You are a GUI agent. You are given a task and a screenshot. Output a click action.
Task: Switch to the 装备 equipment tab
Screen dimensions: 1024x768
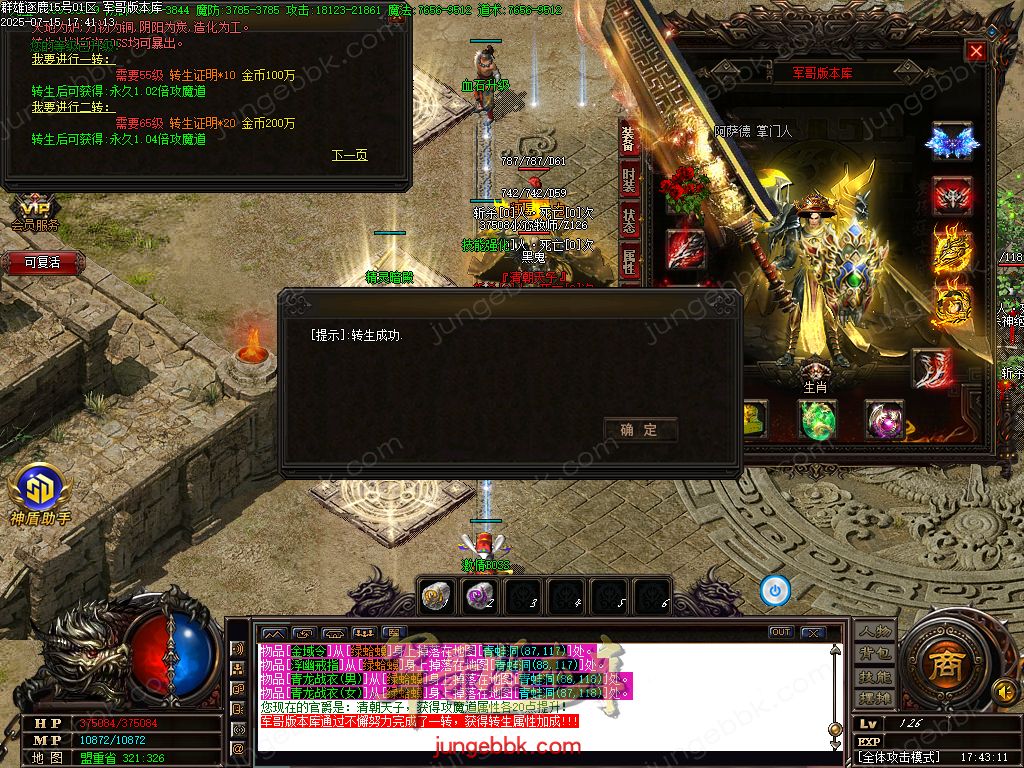pyautogui.click(x=628, y=139)
